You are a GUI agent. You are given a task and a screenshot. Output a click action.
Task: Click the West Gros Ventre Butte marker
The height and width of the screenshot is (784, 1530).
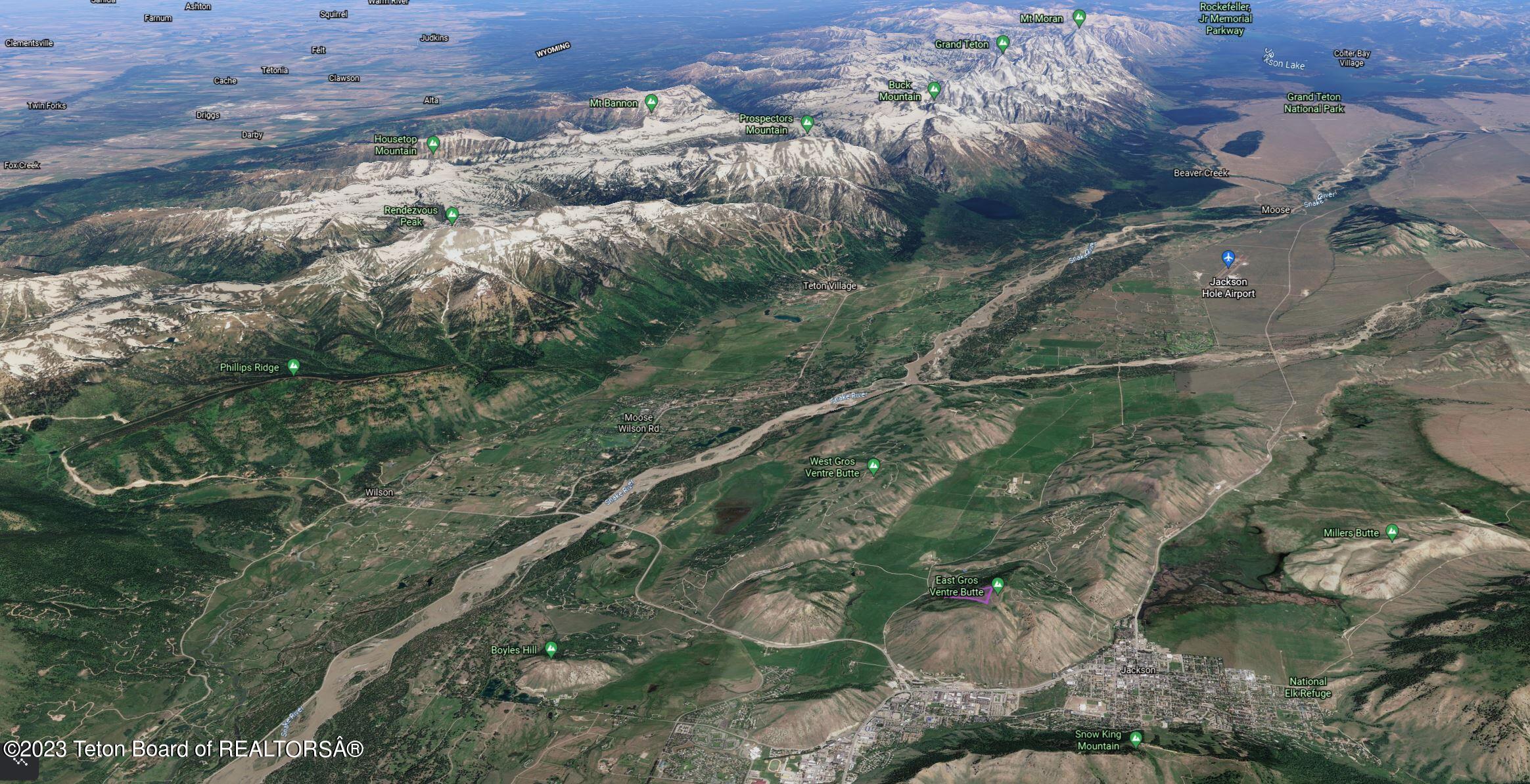point(873,467)
